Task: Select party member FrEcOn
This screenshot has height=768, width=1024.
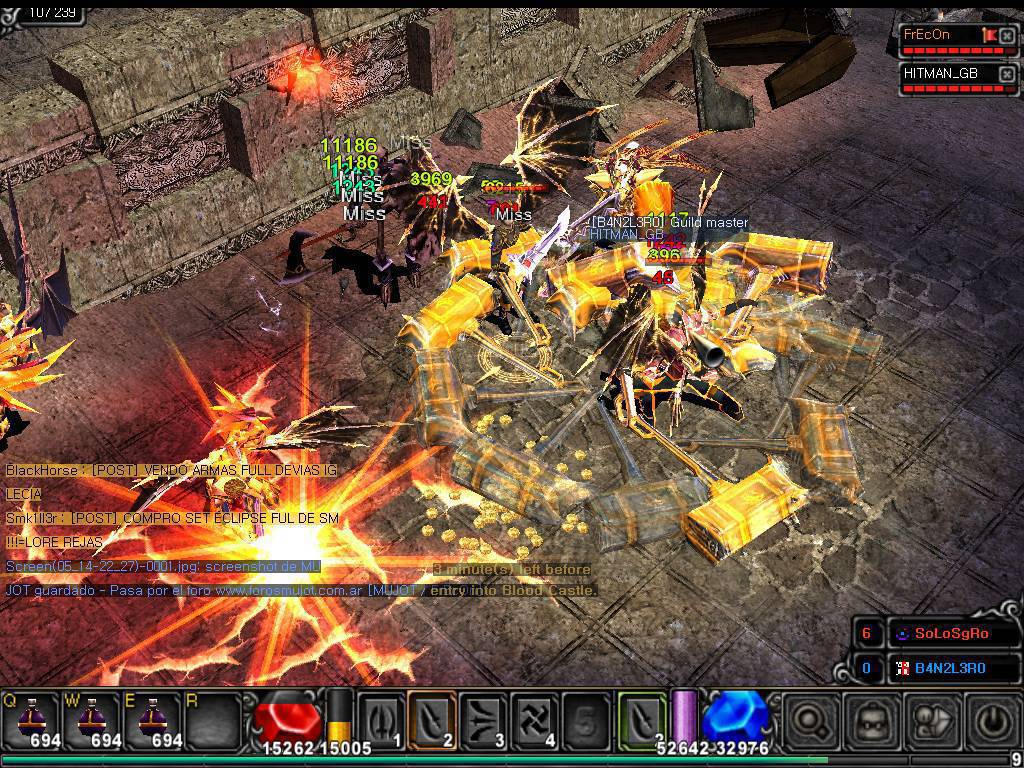Action: pyautogui.click(x=940, y=35)
